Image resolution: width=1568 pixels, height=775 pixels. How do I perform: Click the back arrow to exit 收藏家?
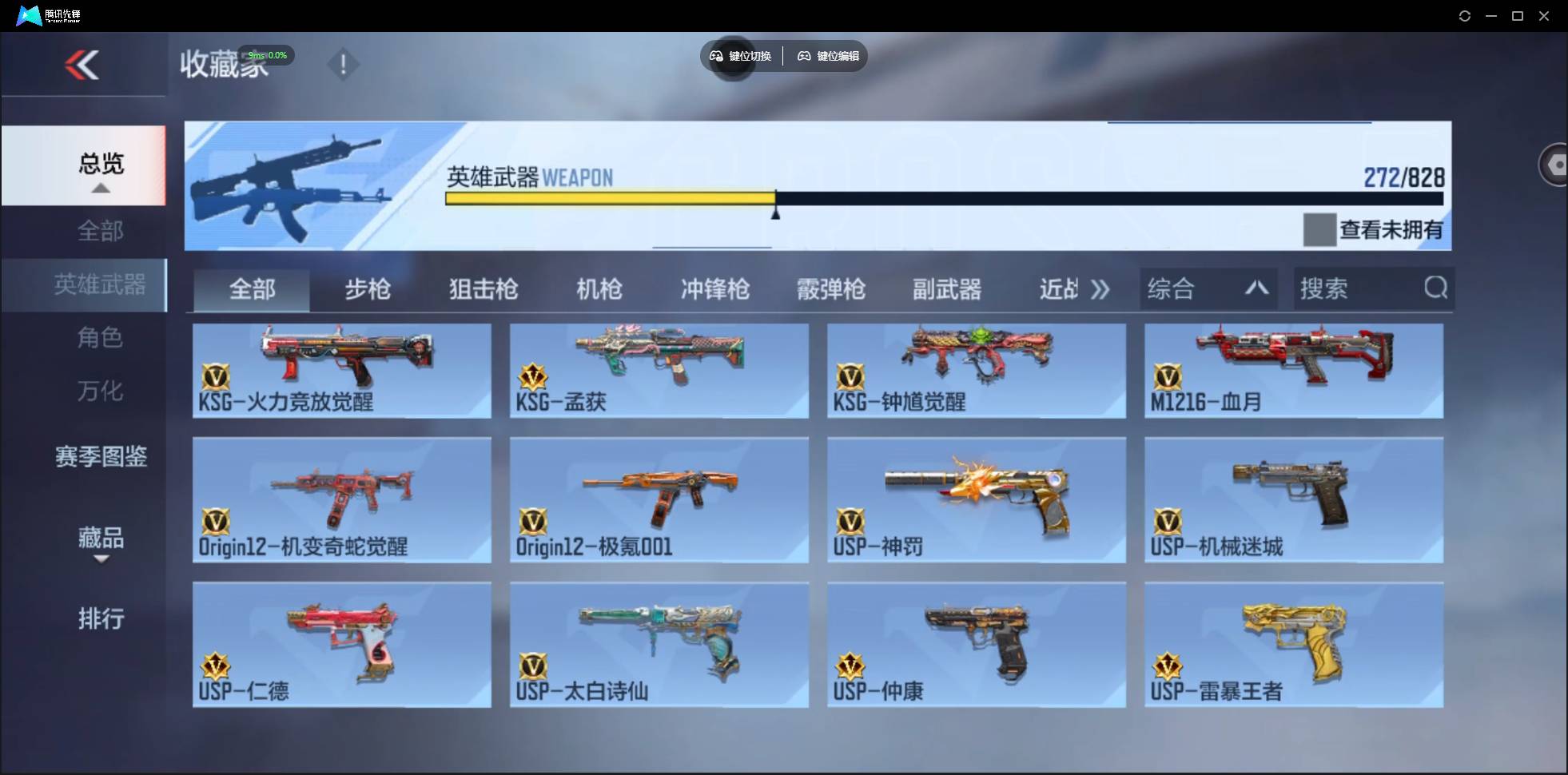coord(83,66)
